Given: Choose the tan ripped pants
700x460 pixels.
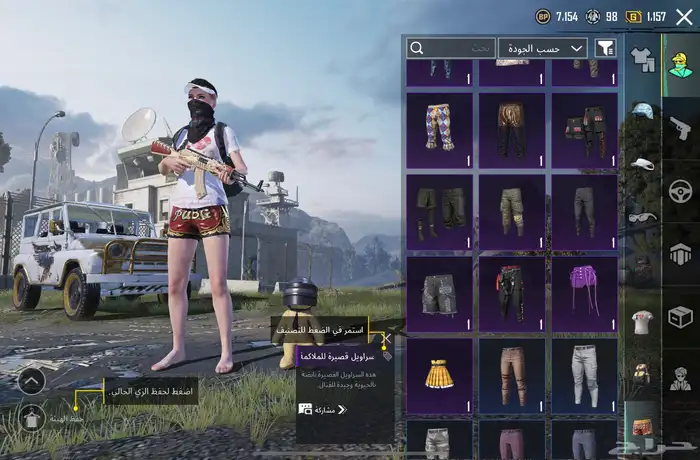Looking at the screenshot, I should (x=512, y=375).
